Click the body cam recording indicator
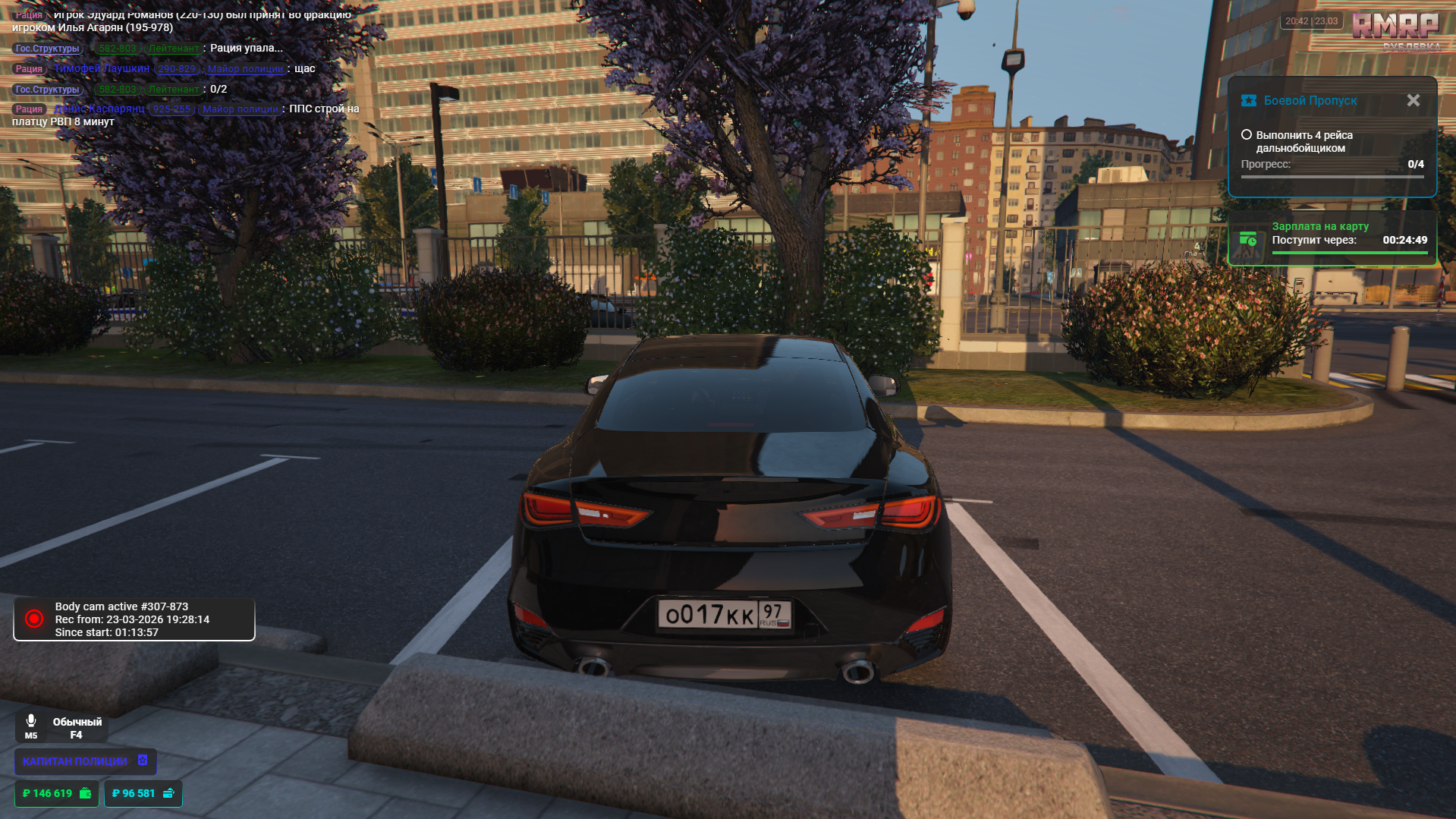The height and width of the screenshot is (819, 1456). (x=34, y=619)
